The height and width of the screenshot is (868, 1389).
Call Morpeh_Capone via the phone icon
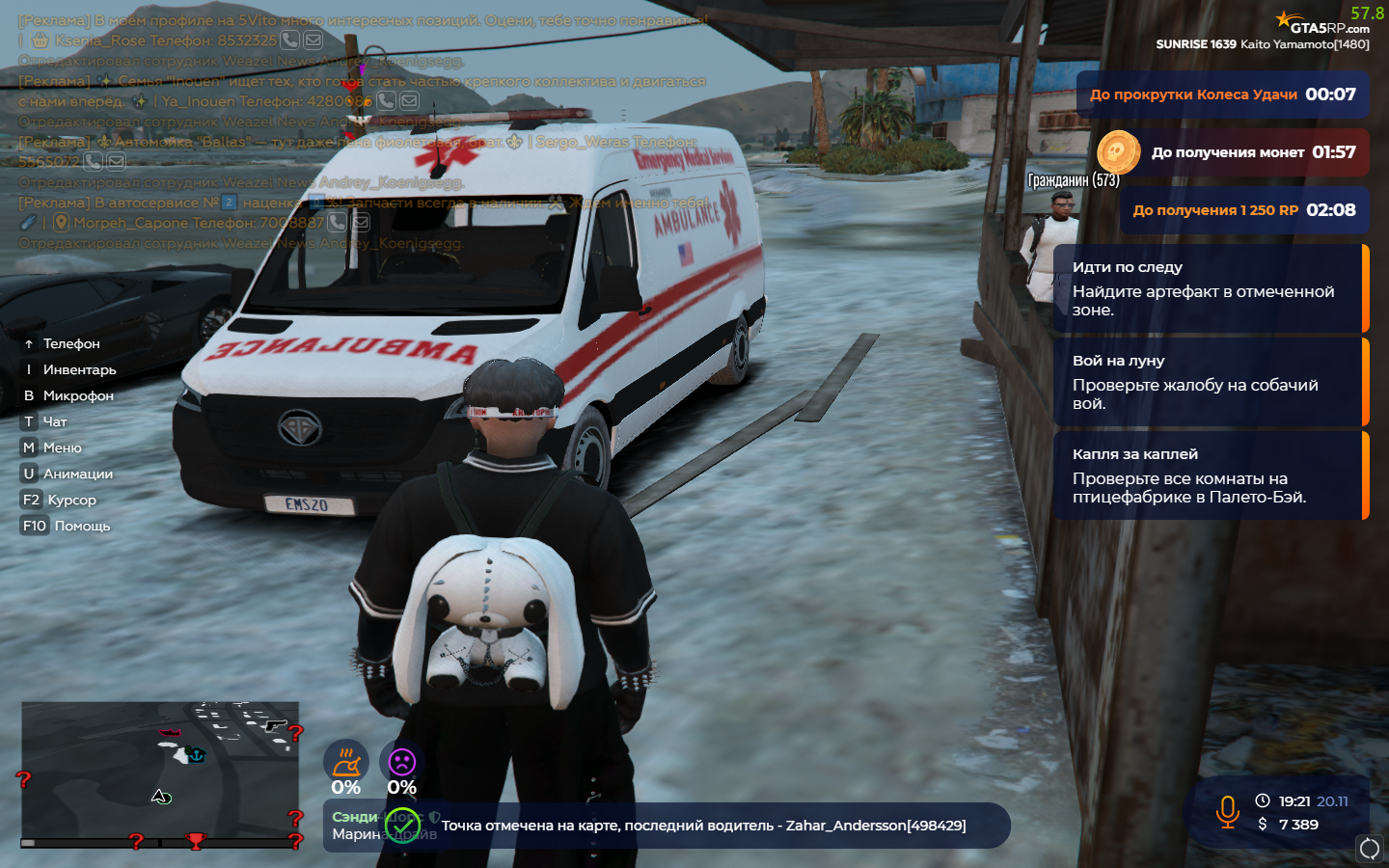pyautogui.click(x=337, y=223)
